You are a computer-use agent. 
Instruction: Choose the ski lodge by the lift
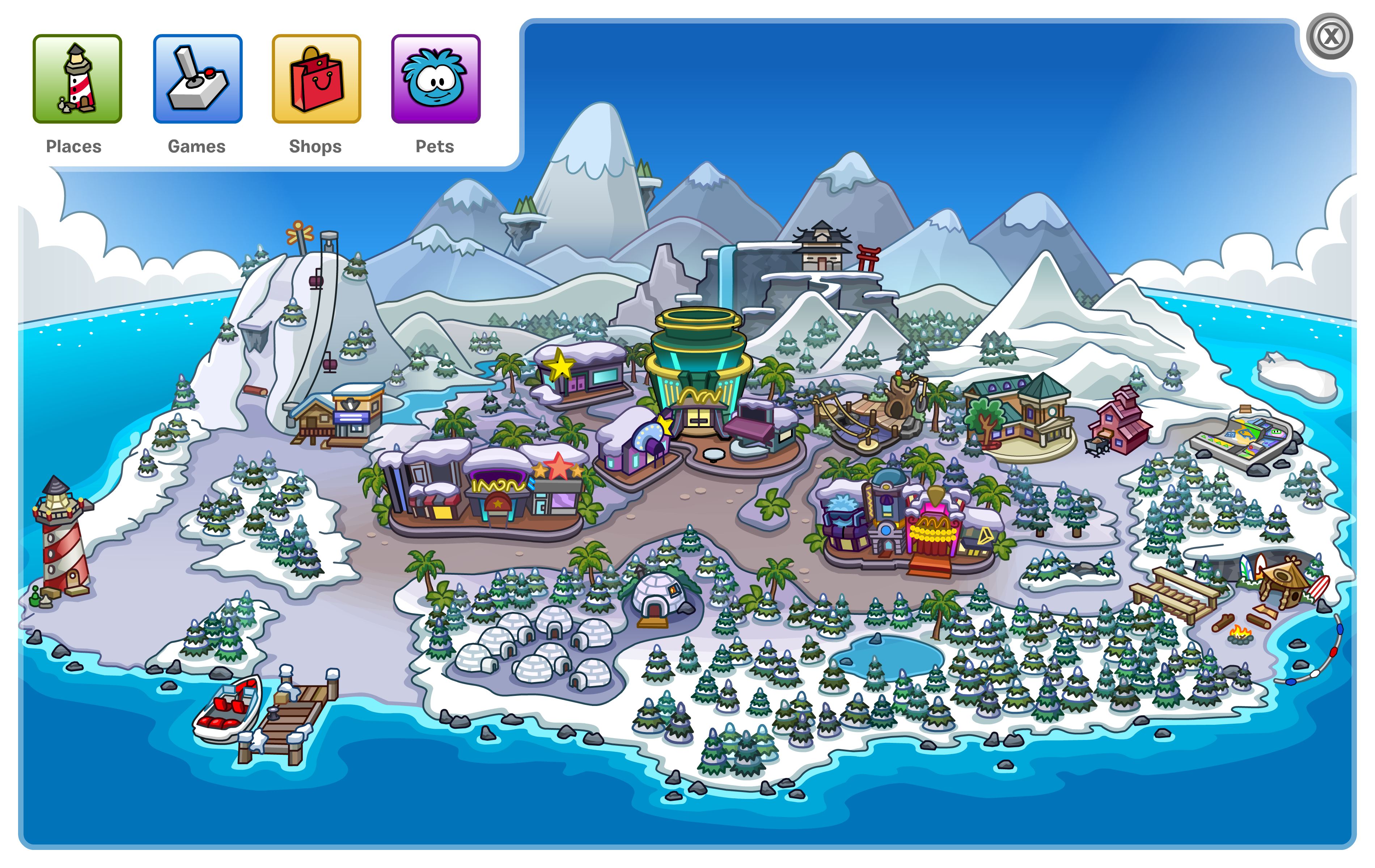[x=340, y=414]
